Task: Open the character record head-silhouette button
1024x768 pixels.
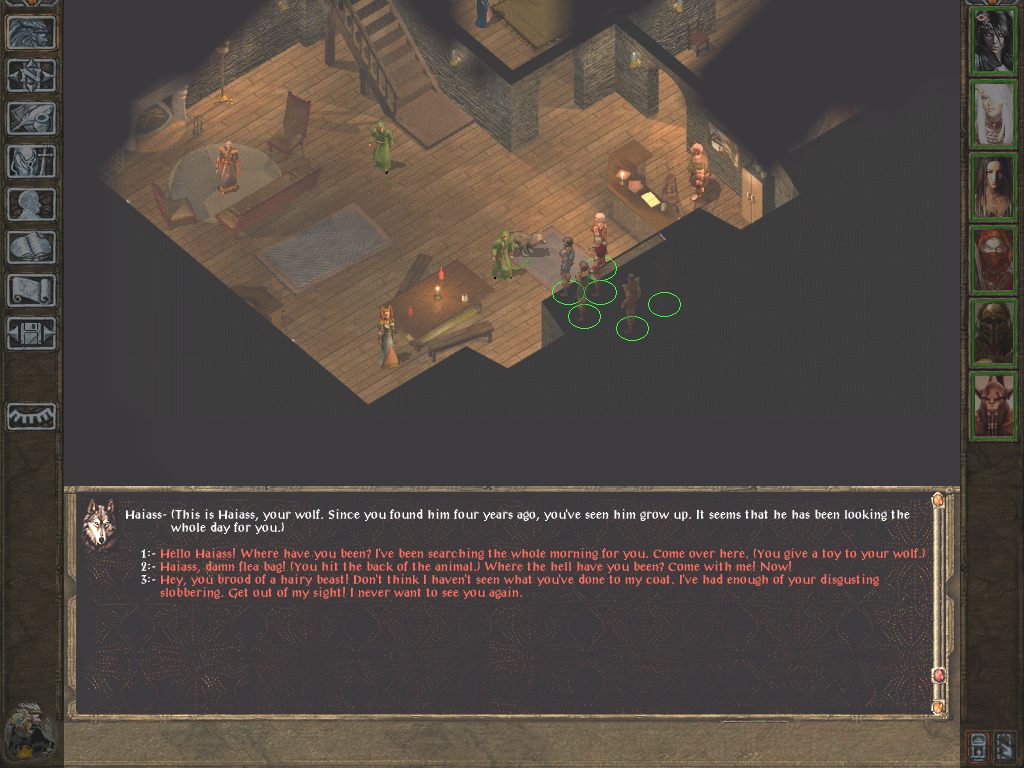Action: click(x=31, y=205)
